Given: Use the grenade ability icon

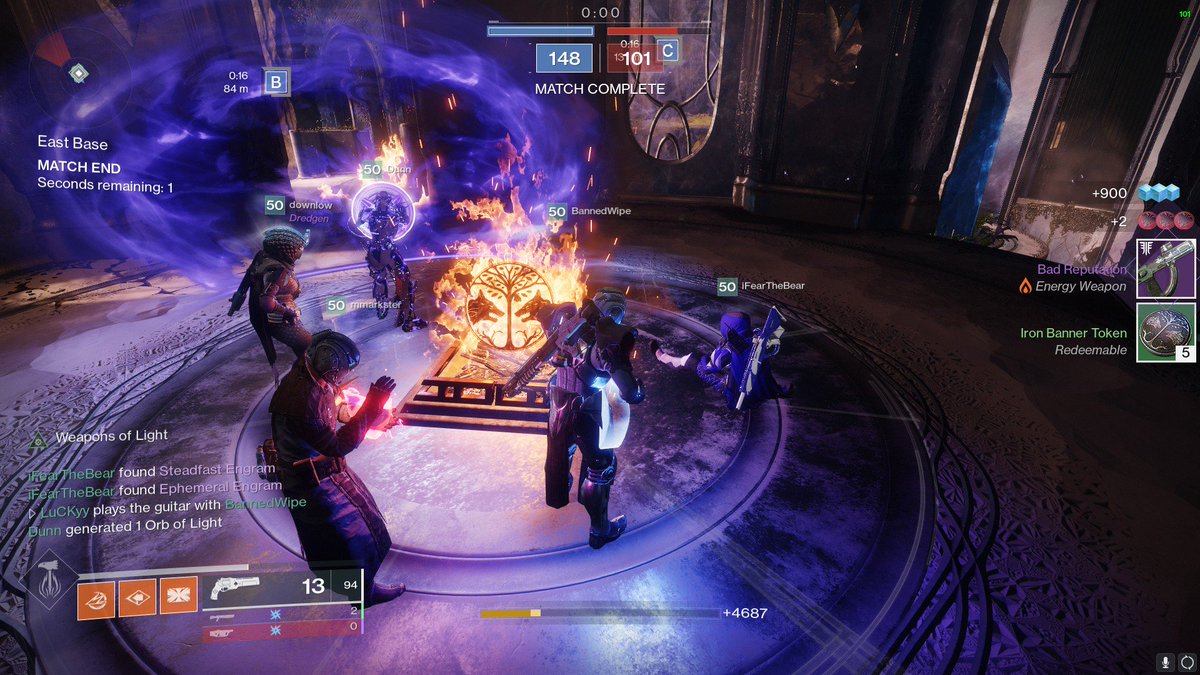Looking at the screenshot, I should (x=97, y=598).
